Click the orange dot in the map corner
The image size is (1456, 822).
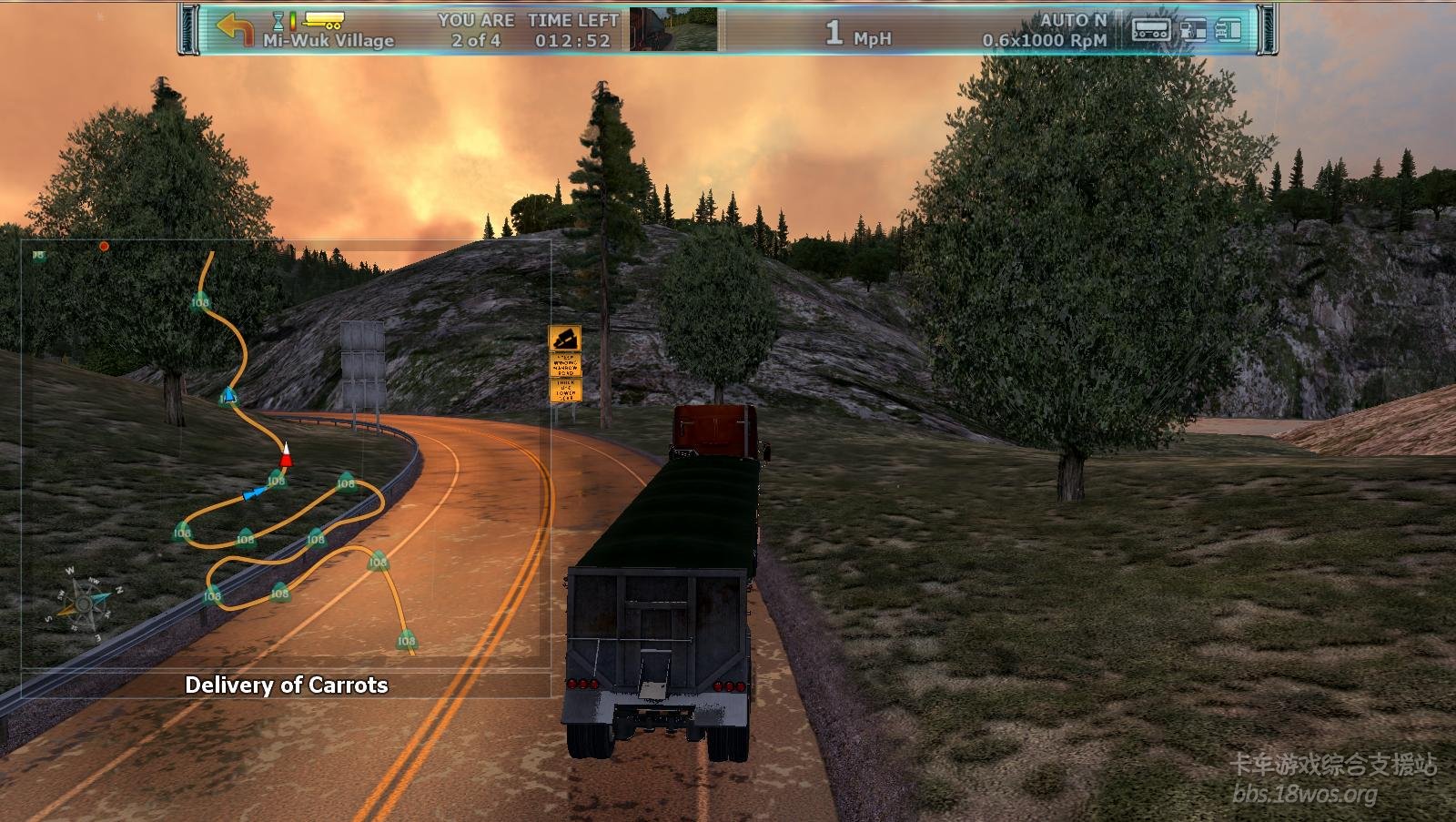(105, 246)
